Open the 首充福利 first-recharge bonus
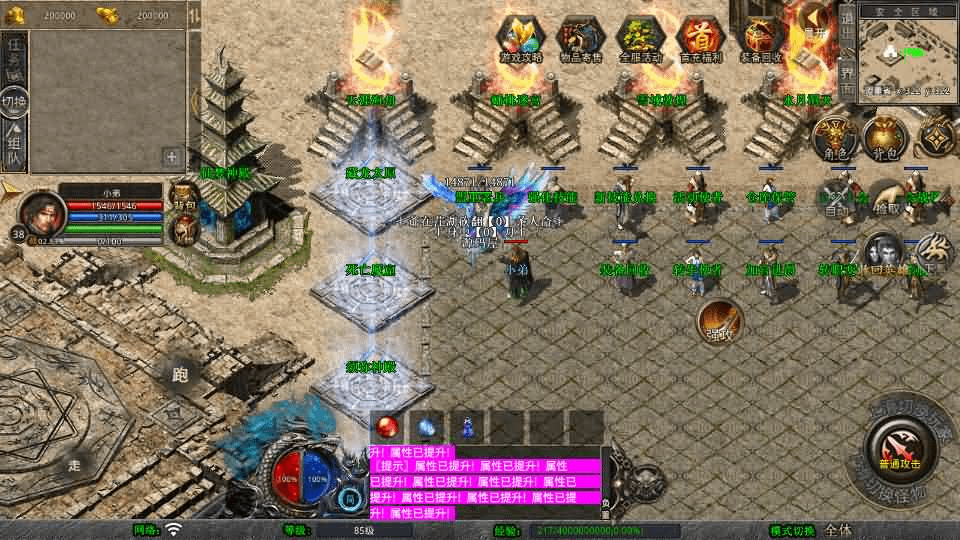 click(699, 39)
